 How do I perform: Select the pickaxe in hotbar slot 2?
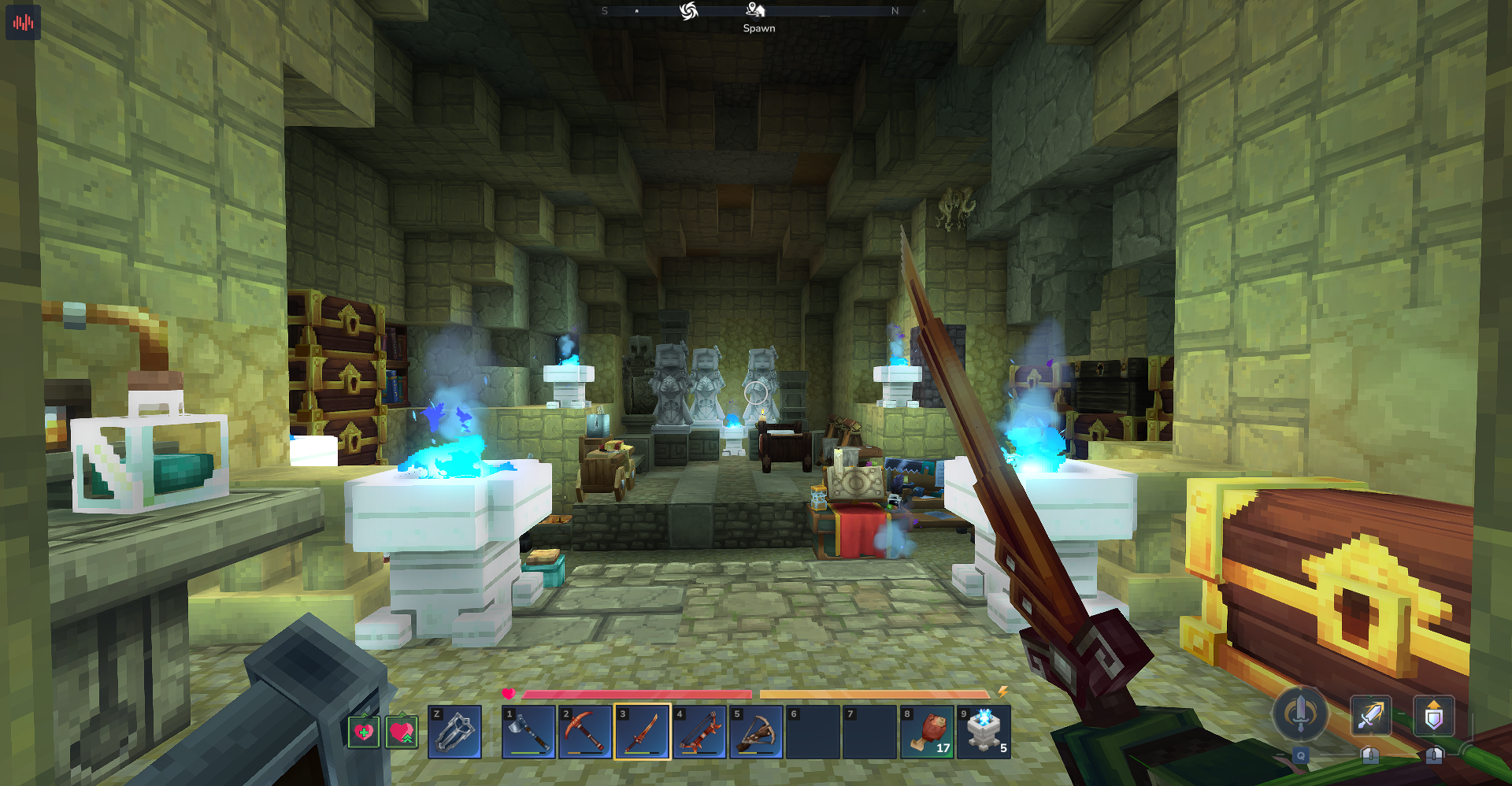585,732
